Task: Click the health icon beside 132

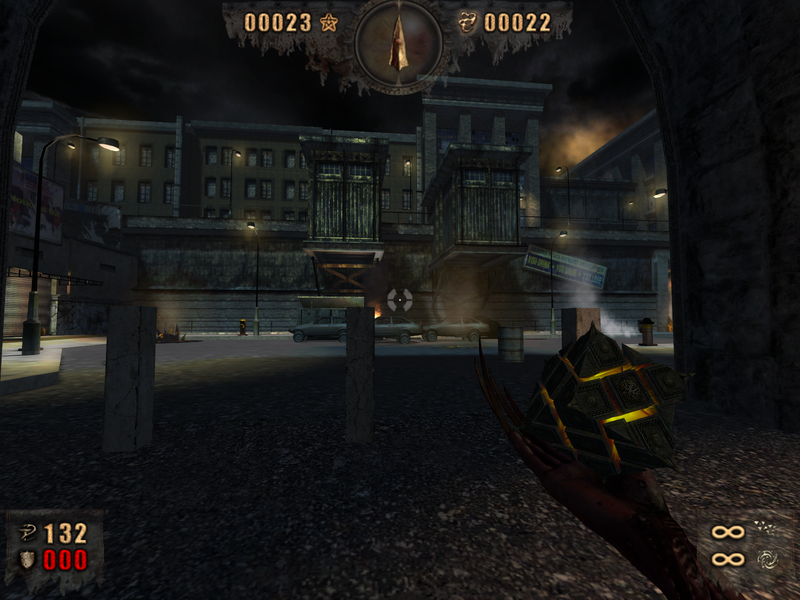Action: [x=29, y=534]
